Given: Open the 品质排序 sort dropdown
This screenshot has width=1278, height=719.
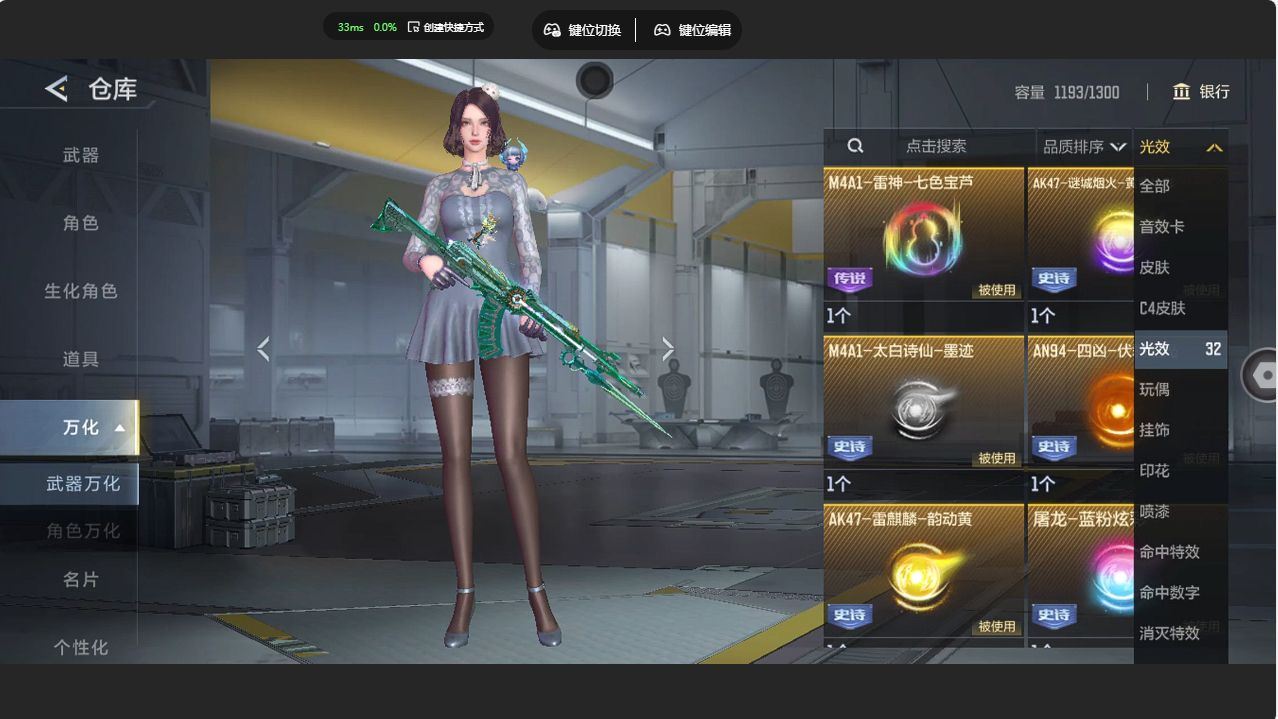Looking at the screenshot, I should (1083, 147).
